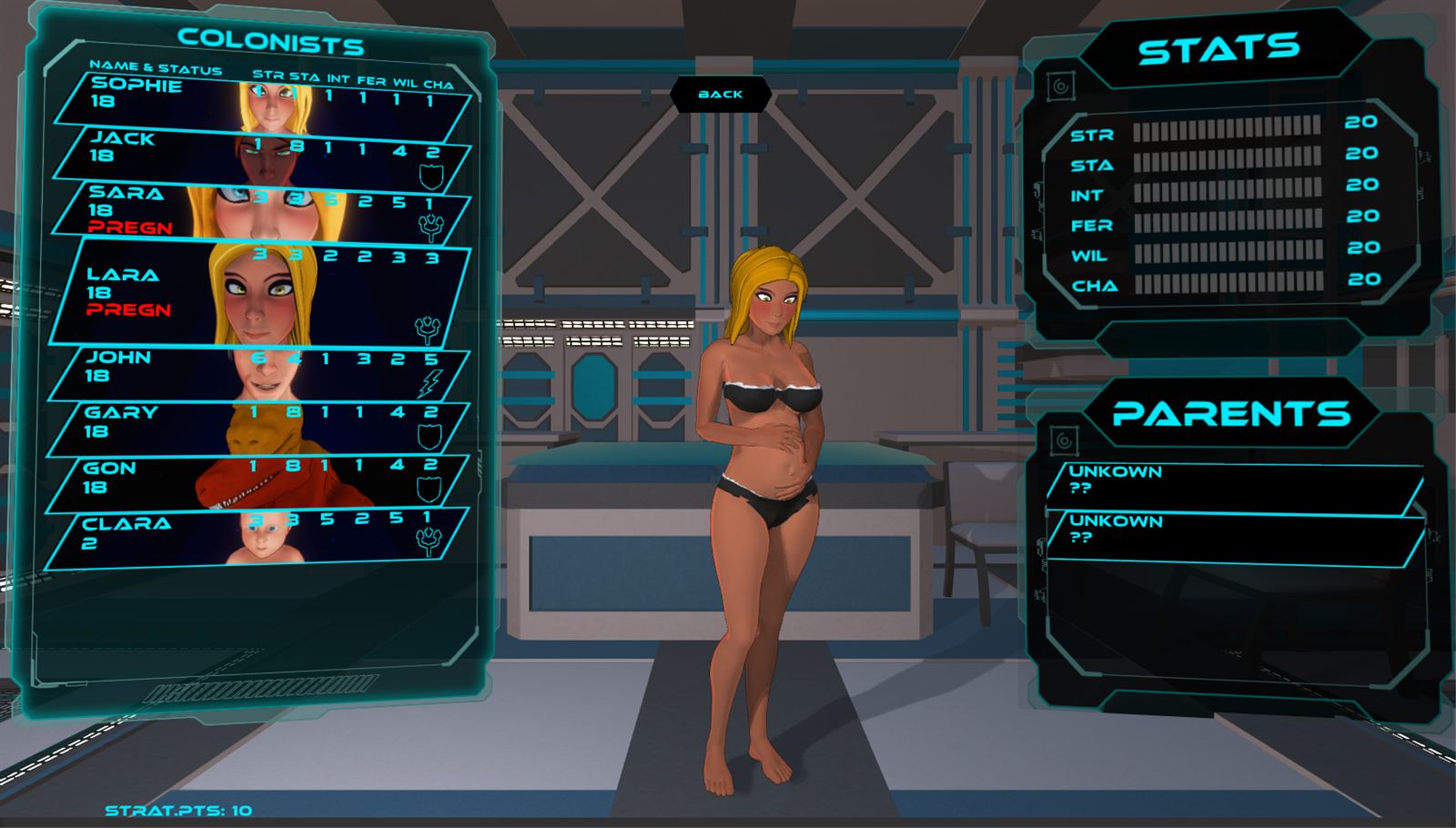The width and height of the screenshot is (1456, 828).
Task: Click the Parents panel corner icon
Action: 1063,442
